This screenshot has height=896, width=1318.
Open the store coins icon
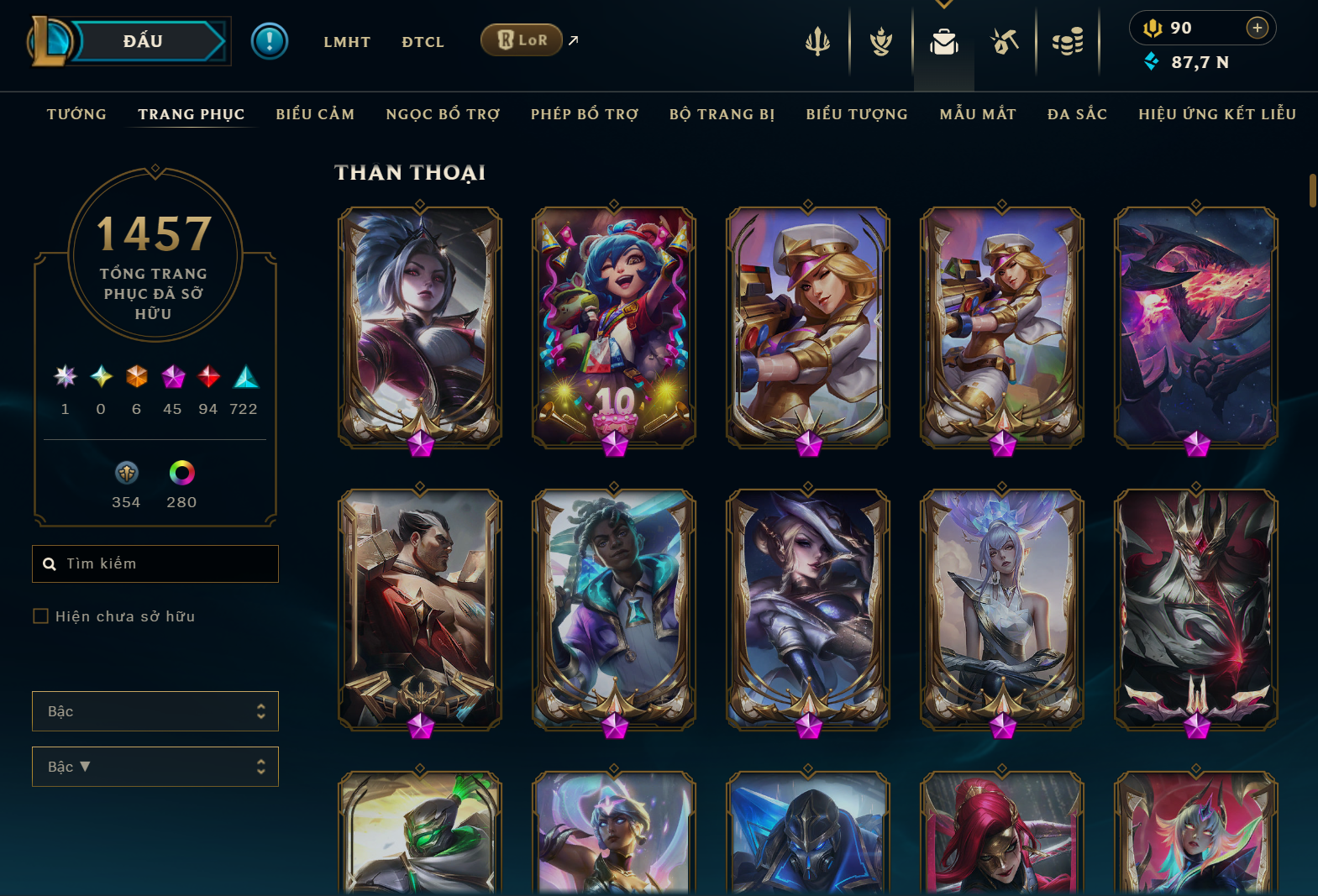click(1068, 41)
